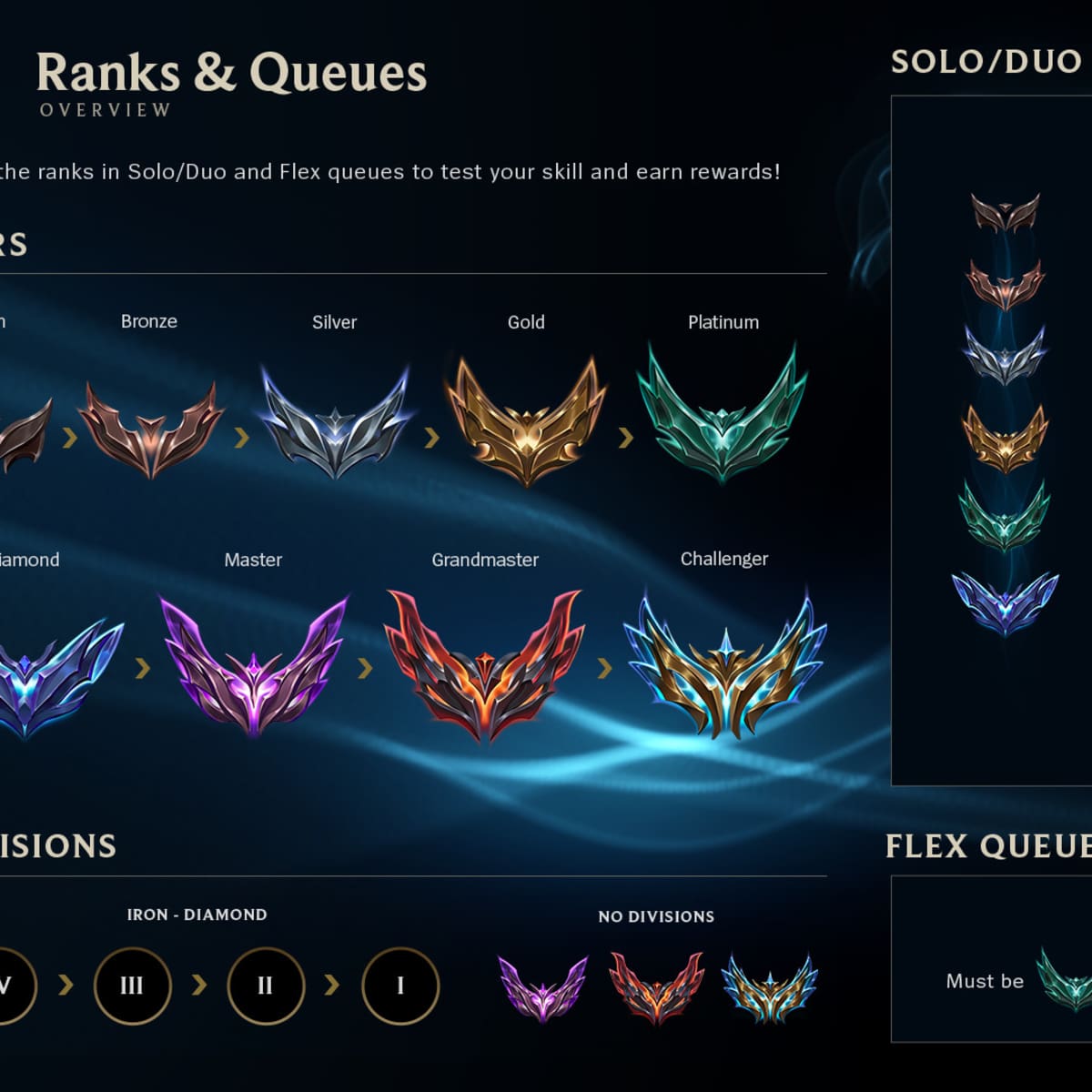The height and width of the screenshot is (1092, 1092).
Task: Pick the large Platinum tier emblem
Action: pos(723,414)
